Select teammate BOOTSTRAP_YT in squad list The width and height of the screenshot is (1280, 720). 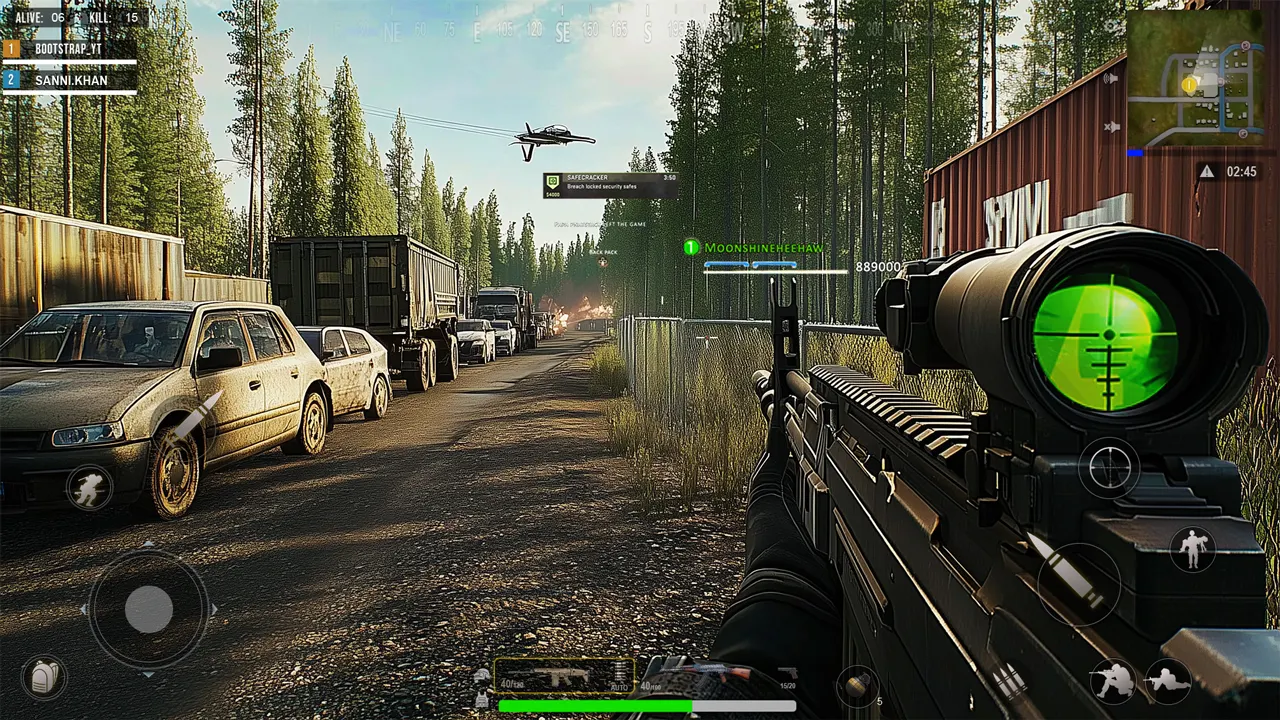[x=69, y=48]
